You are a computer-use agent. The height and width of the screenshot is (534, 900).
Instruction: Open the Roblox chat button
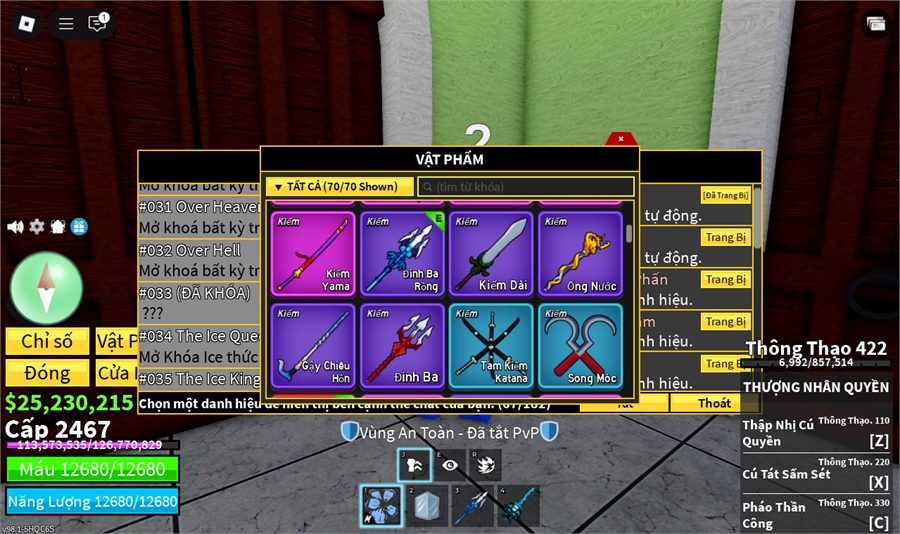[x=97, y=23]
